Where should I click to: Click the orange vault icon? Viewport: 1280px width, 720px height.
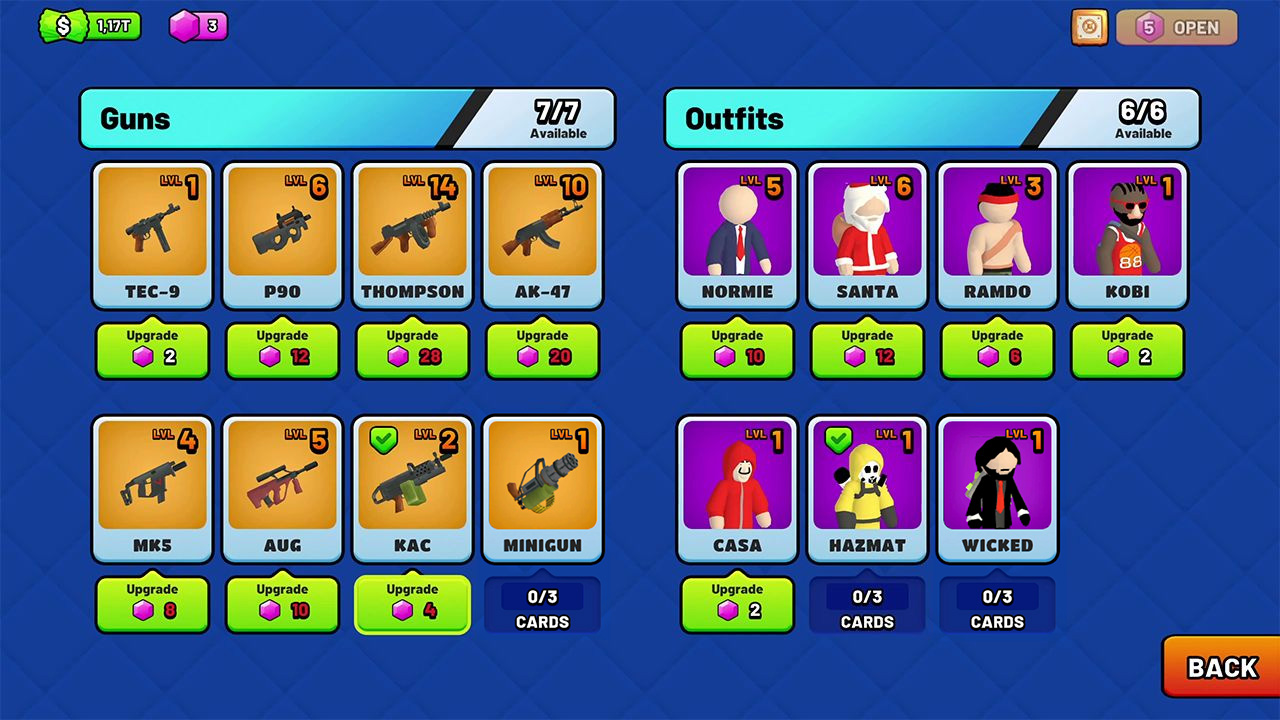click(1089, 27)
